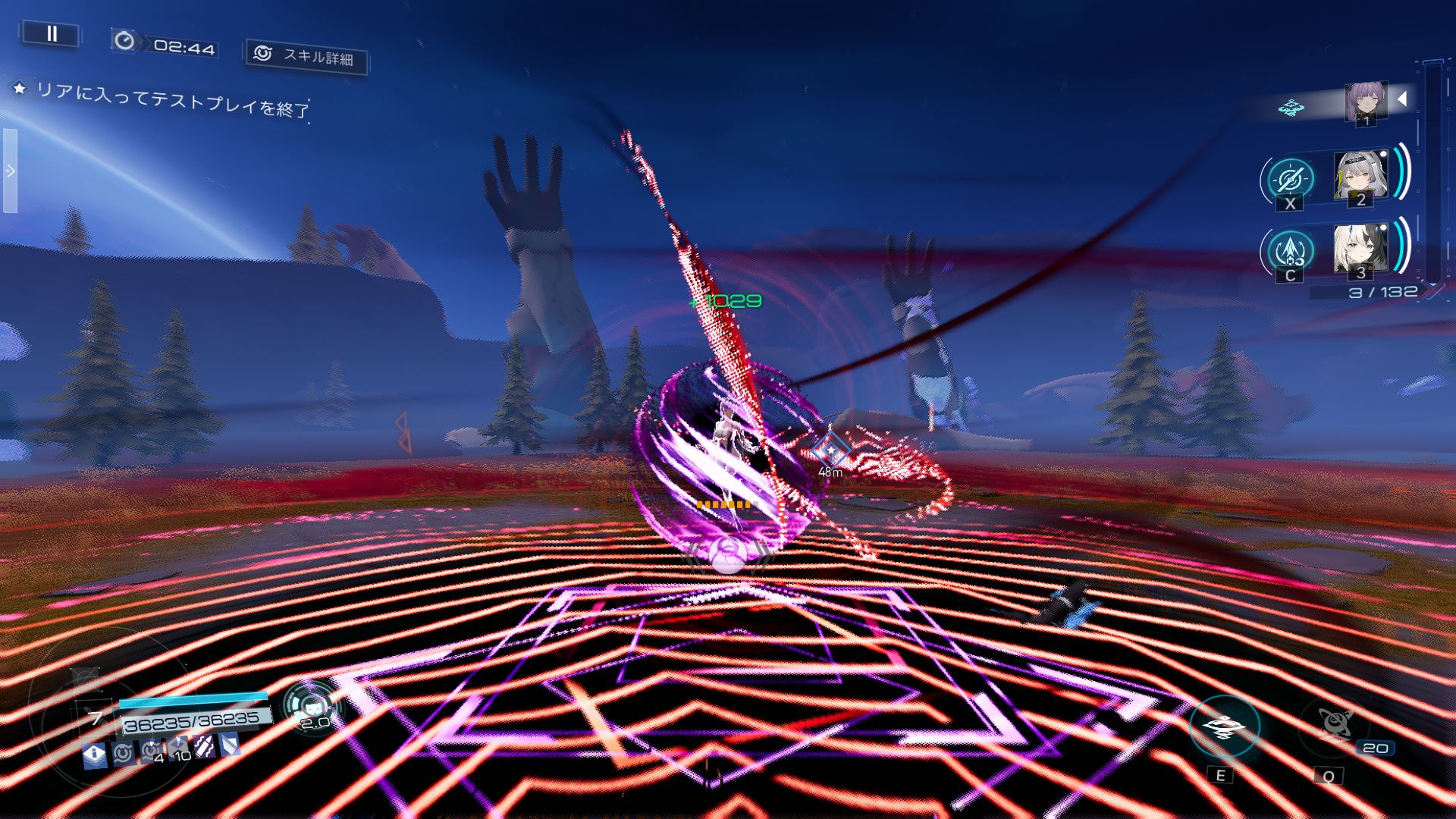Click the cat-face gauge icon
This screenshot has height=819, width=1456.
pyautogui.click(x=312, y=707)
